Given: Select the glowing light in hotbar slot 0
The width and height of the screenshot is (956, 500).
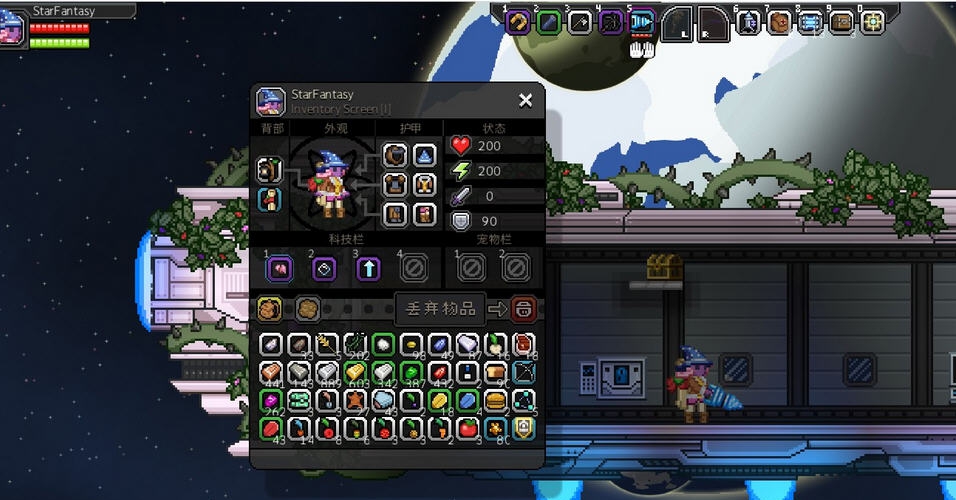Looking at the screenshot, I should tap(872, 22).
